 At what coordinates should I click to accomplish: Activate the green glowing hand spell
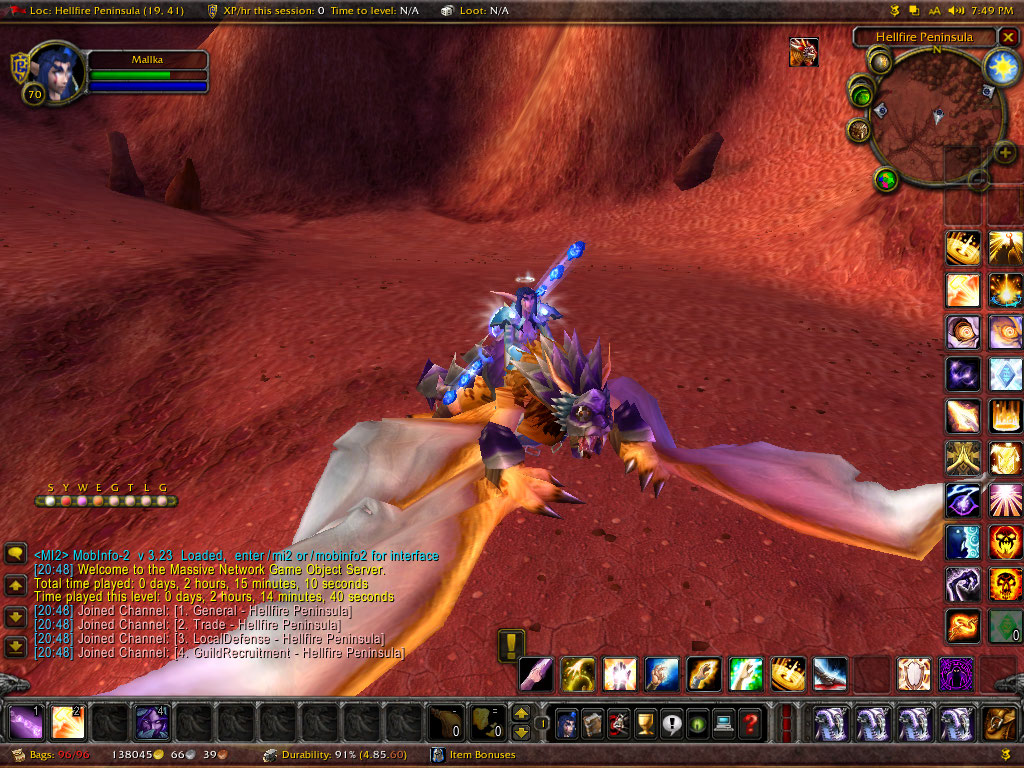(744, 674)
